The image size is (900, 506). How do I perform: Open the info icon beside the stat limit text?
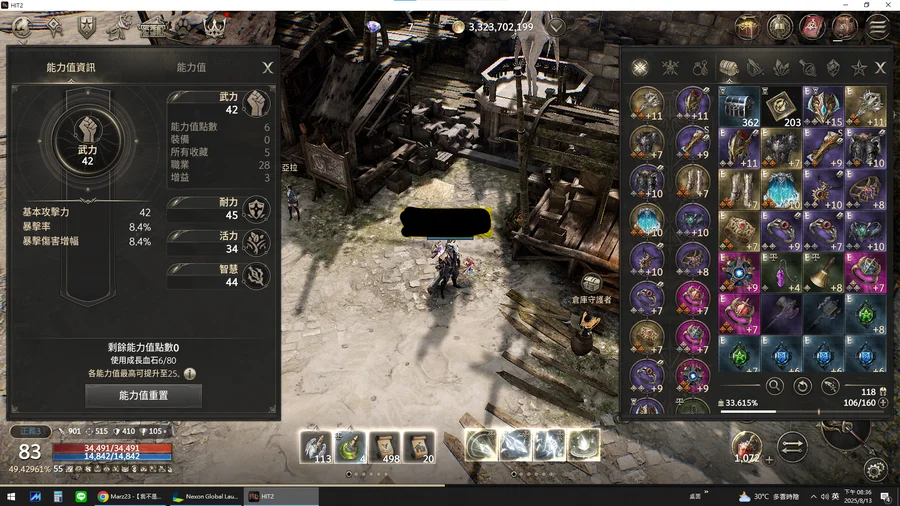(189, 373)
